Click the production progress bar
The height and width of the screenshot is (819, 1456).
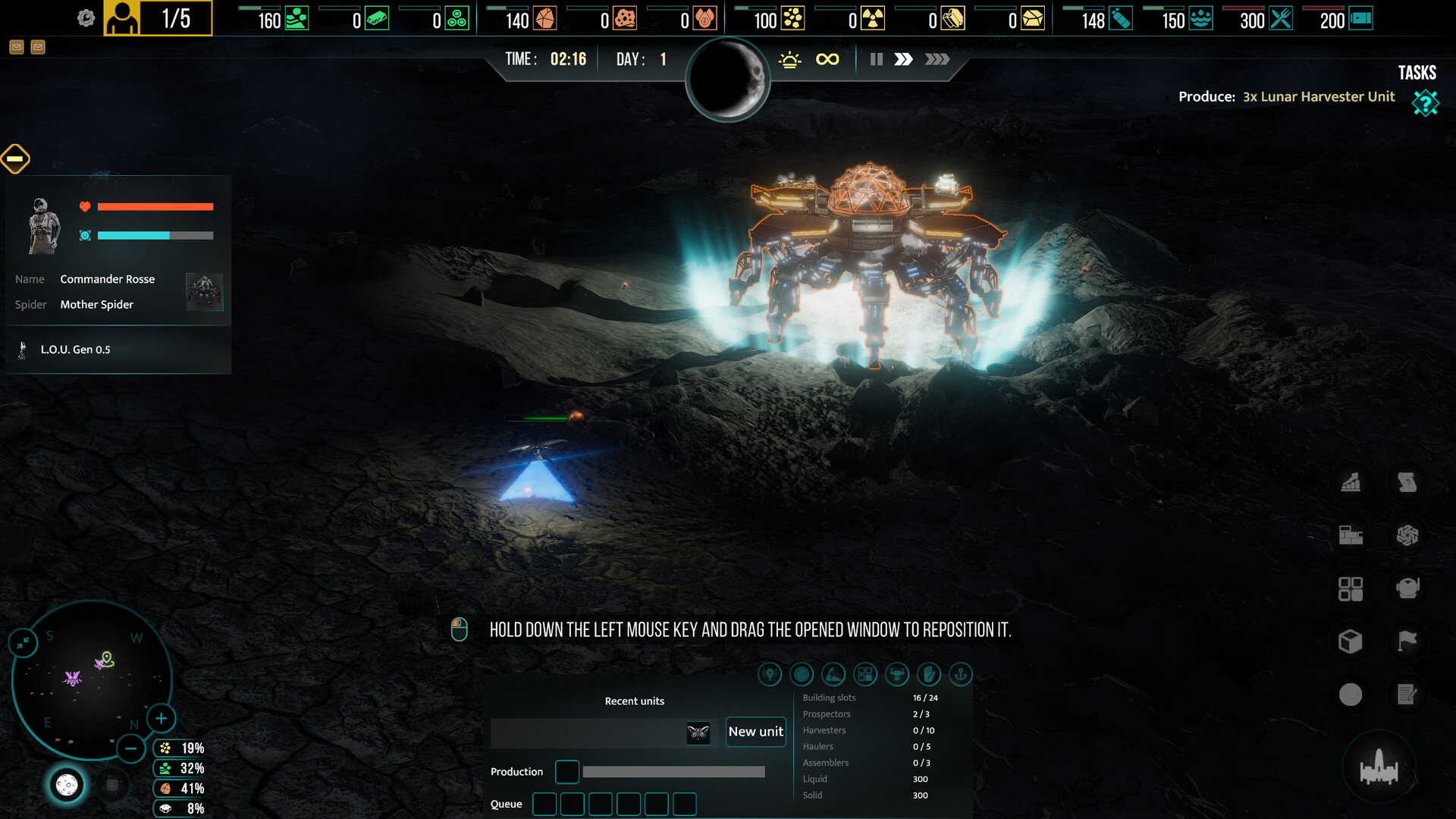(x=673, y=771)
